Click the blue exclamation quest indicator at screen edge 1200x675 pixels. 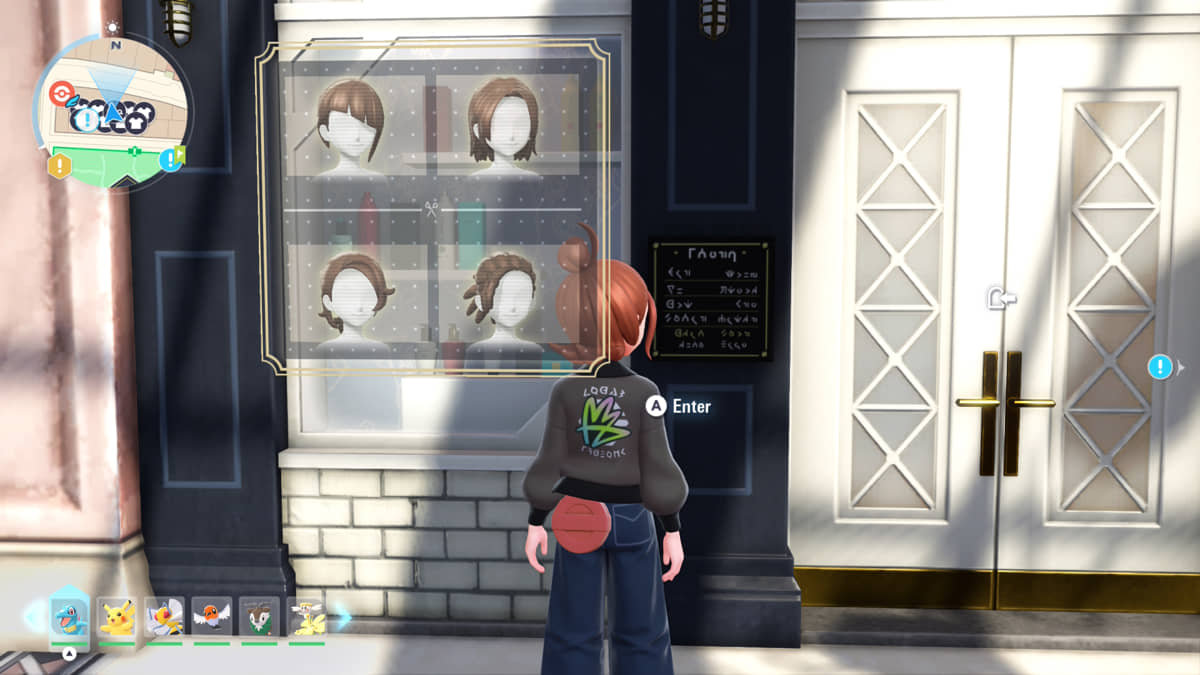tap(1159, 367)
